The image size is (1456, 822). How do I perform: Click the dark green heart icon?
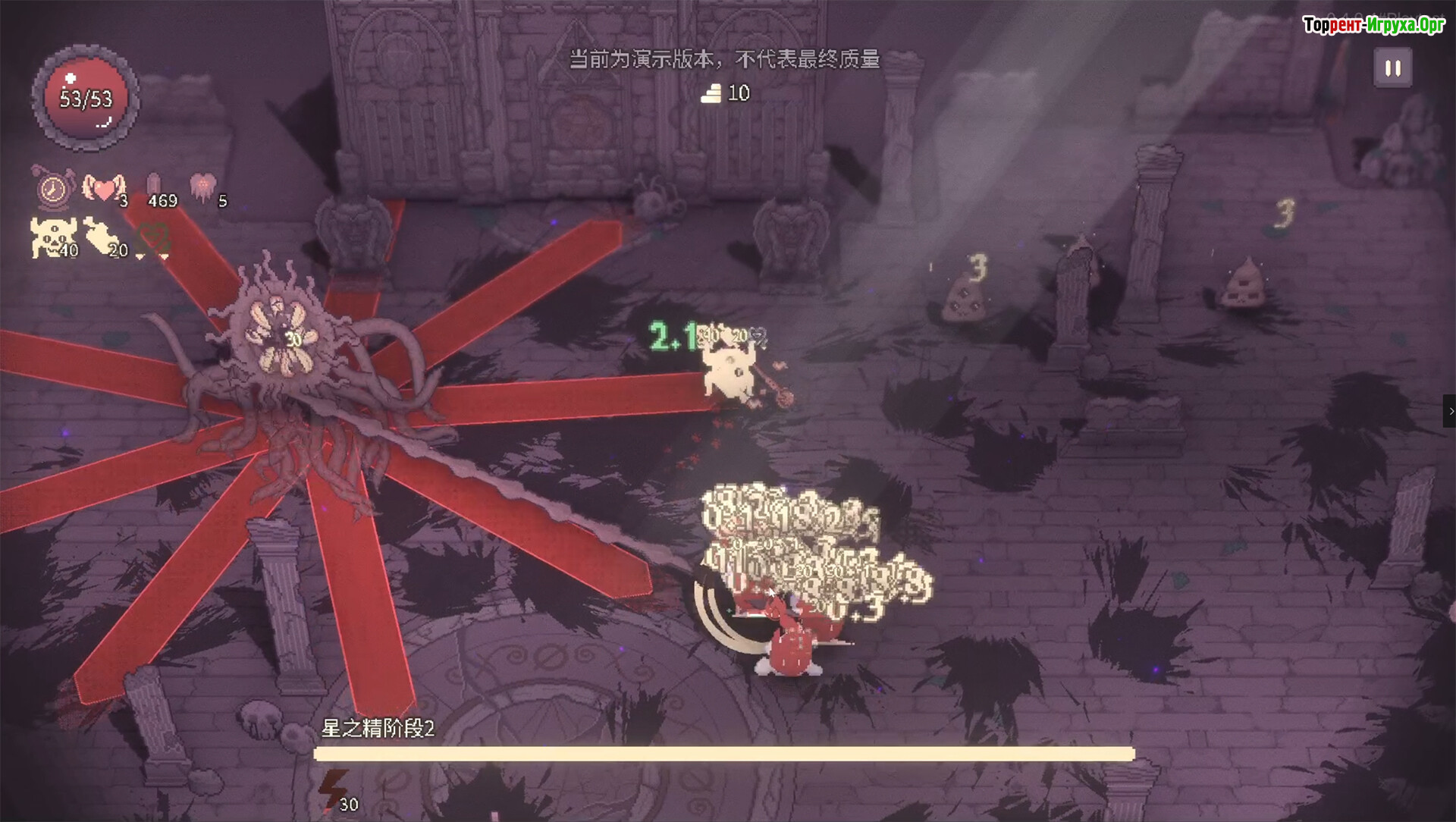point(155,240)
